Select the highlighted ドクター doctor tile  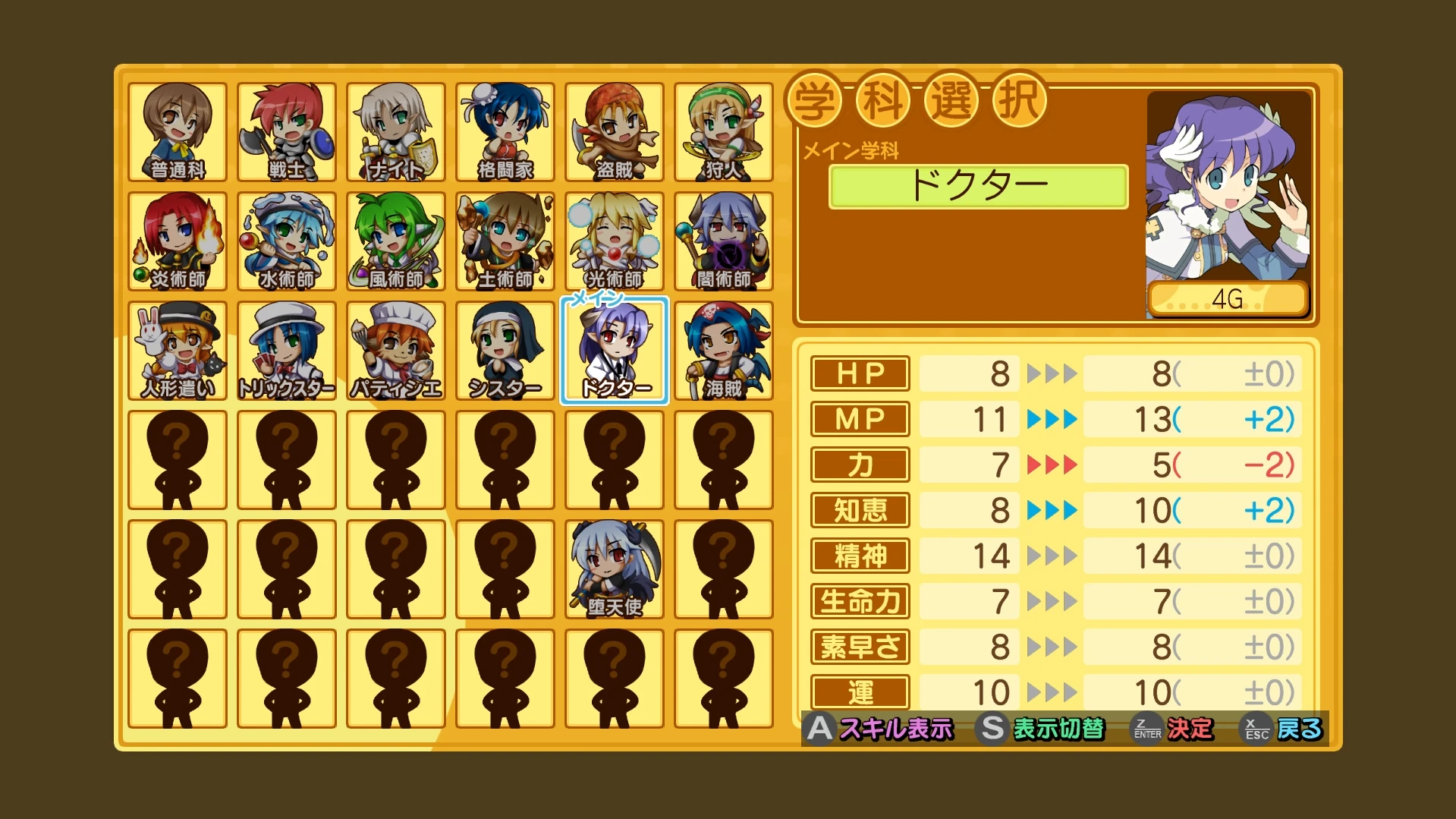615,351
